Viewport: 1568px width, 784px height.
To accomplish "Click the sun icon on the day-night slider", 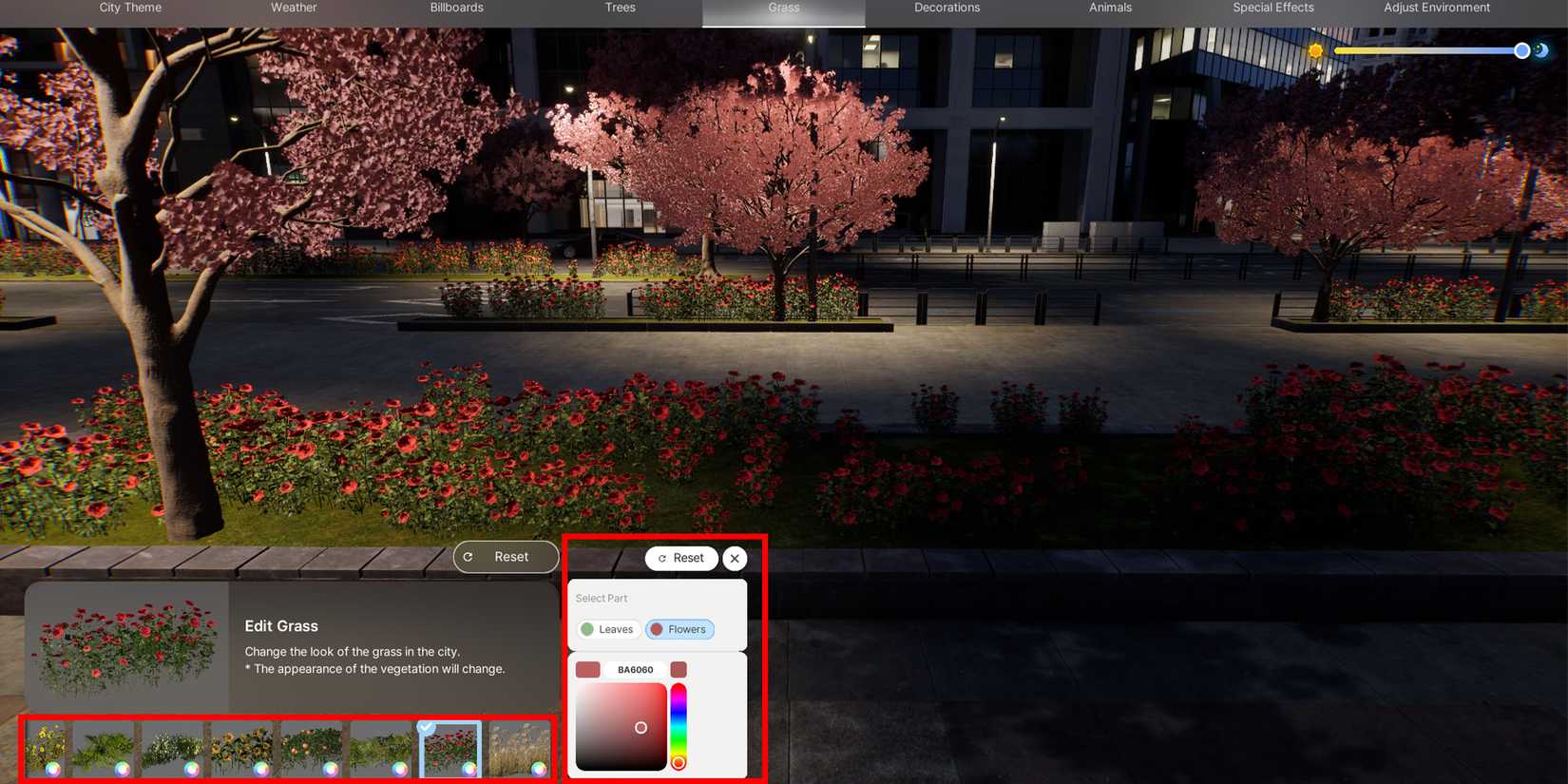I will tap(1316, 50).
